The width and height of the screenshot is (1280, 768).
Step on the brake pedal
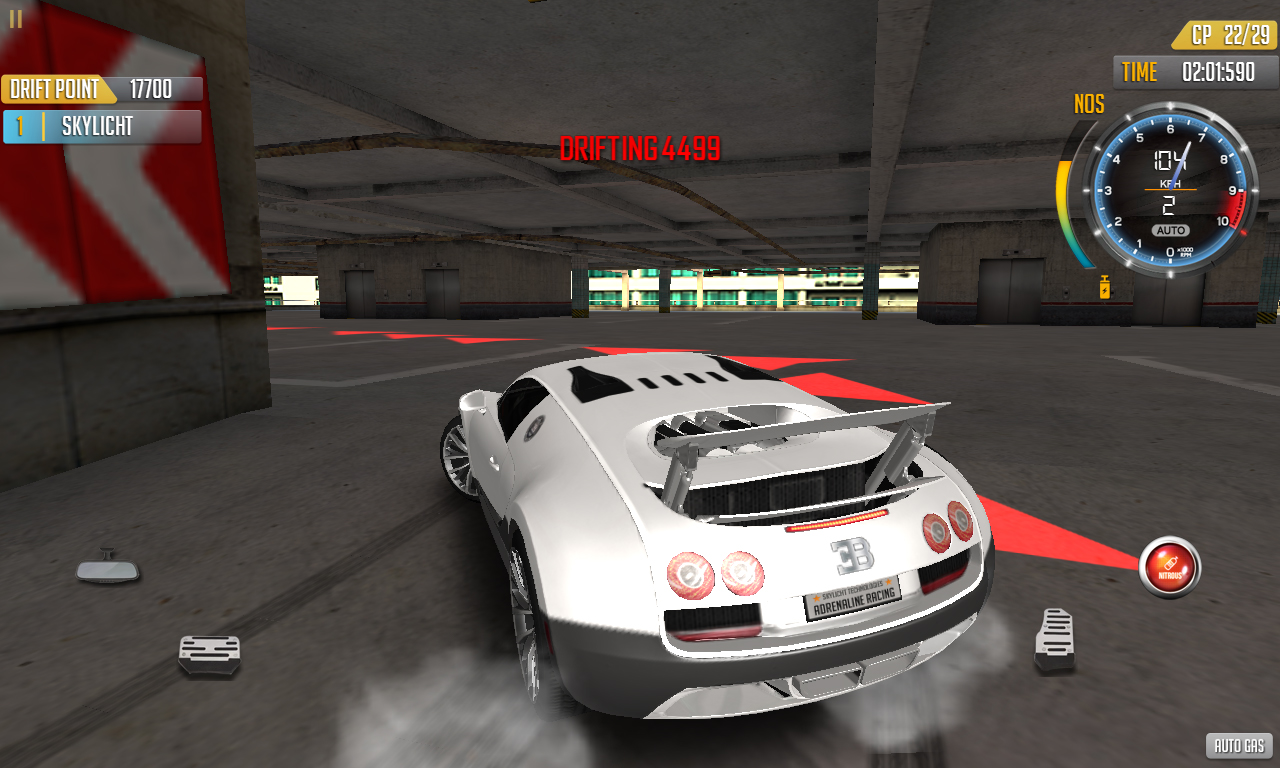pyautogui.click(x=209, y=655)
